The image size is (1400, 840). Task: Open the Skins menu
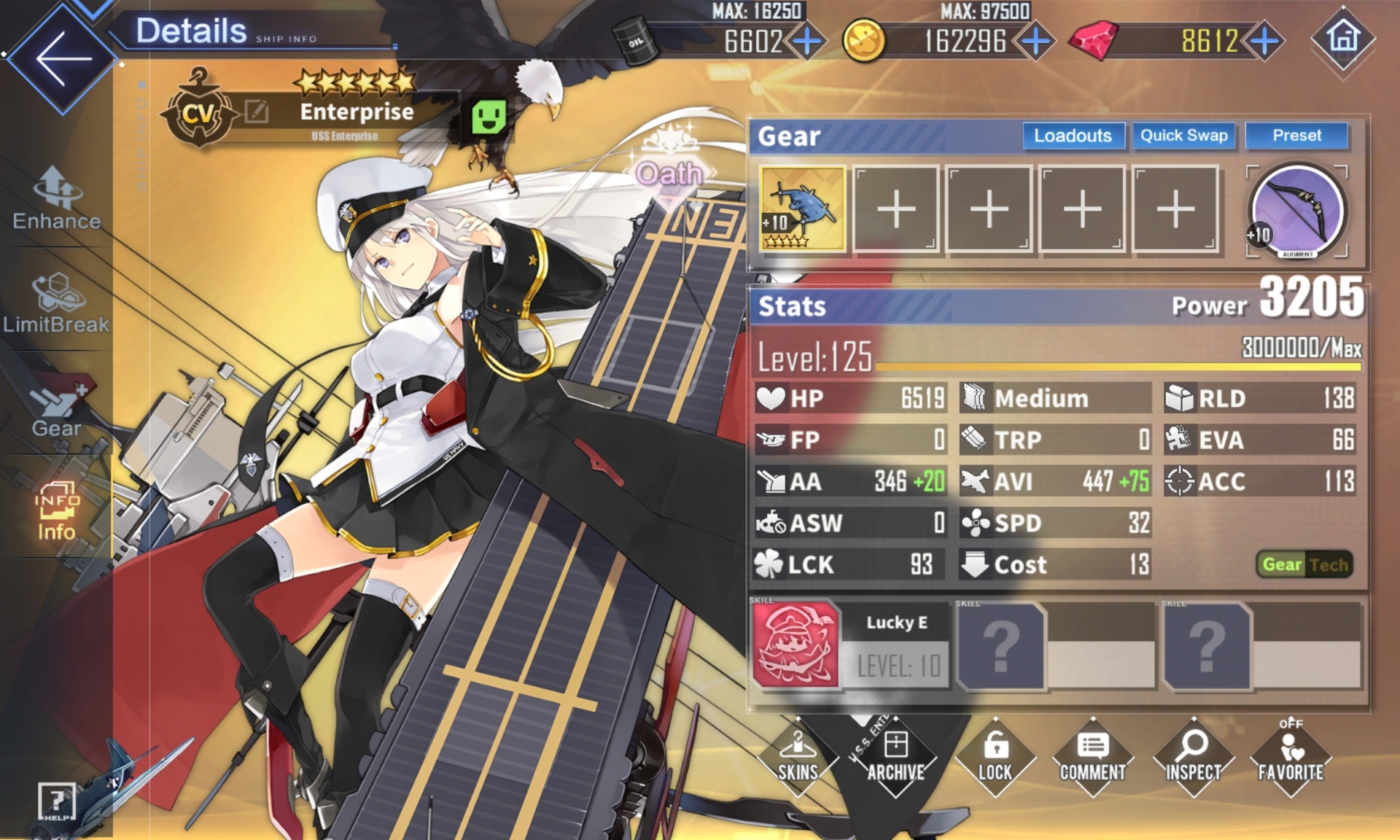(x=798, y=757)
